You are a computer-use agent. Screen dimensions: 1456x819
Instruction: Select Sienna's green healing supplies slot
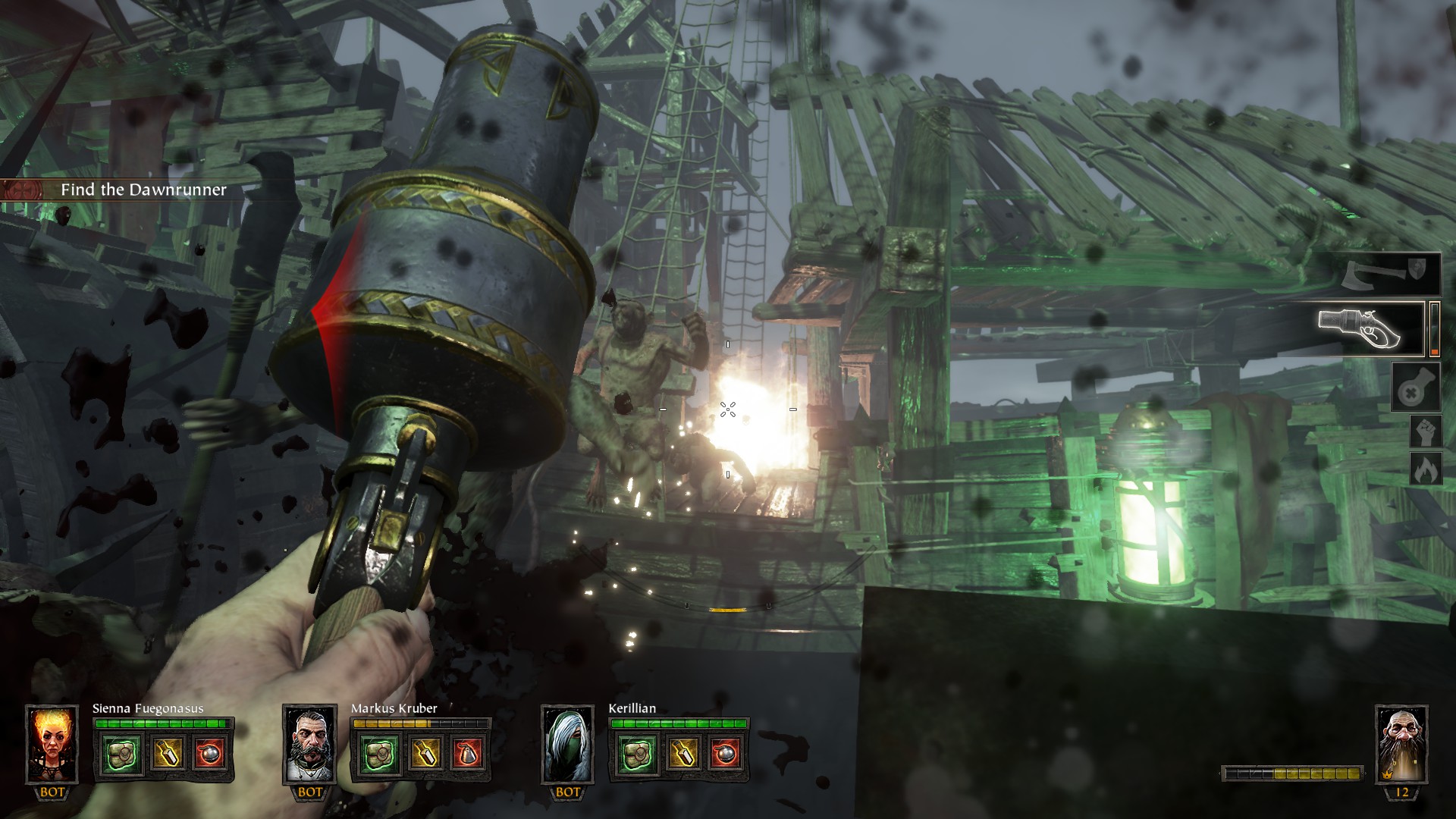[x=120, y=755]
